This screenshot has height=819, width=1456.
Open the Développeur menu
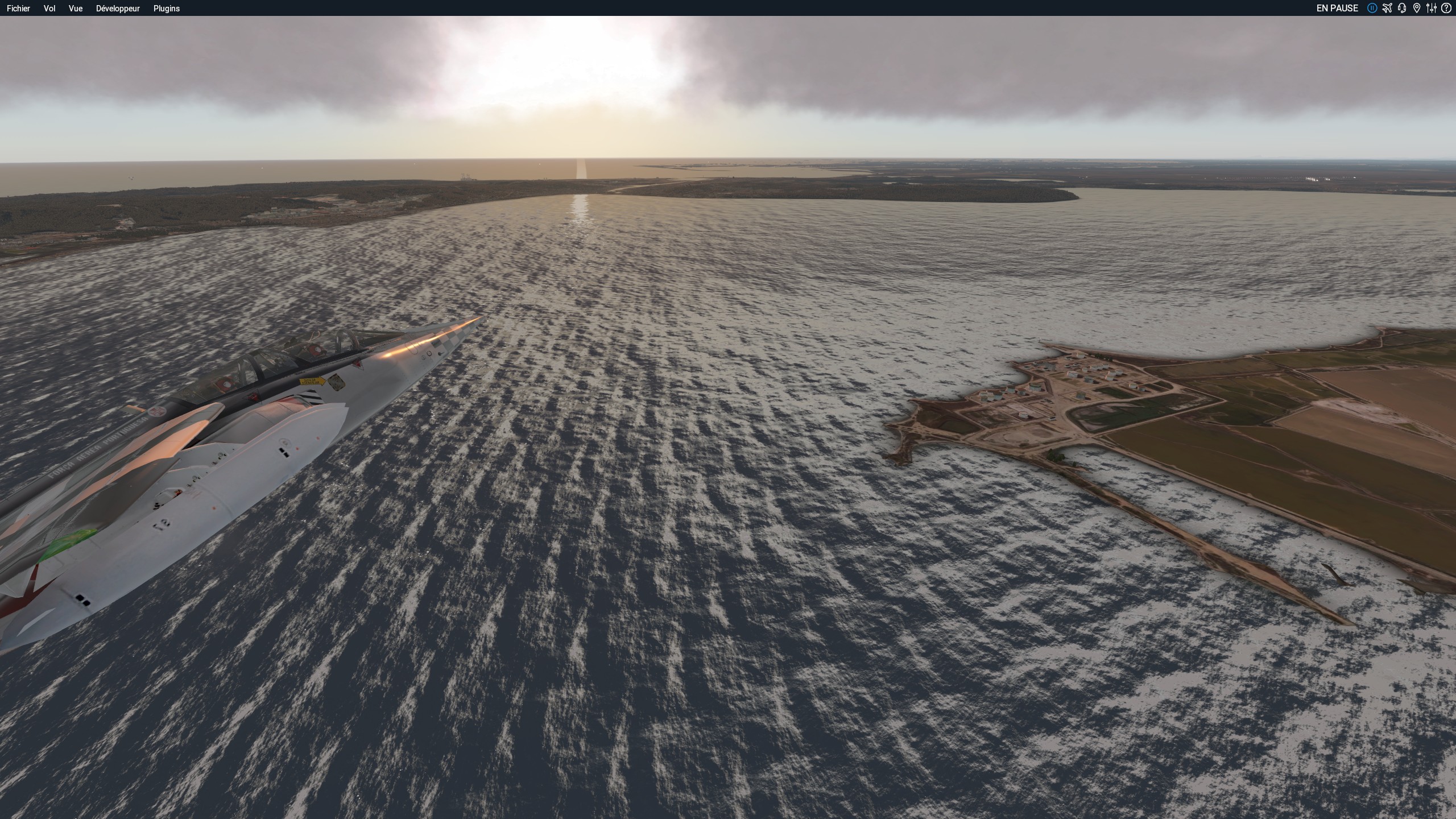click(x=118, y=9)
